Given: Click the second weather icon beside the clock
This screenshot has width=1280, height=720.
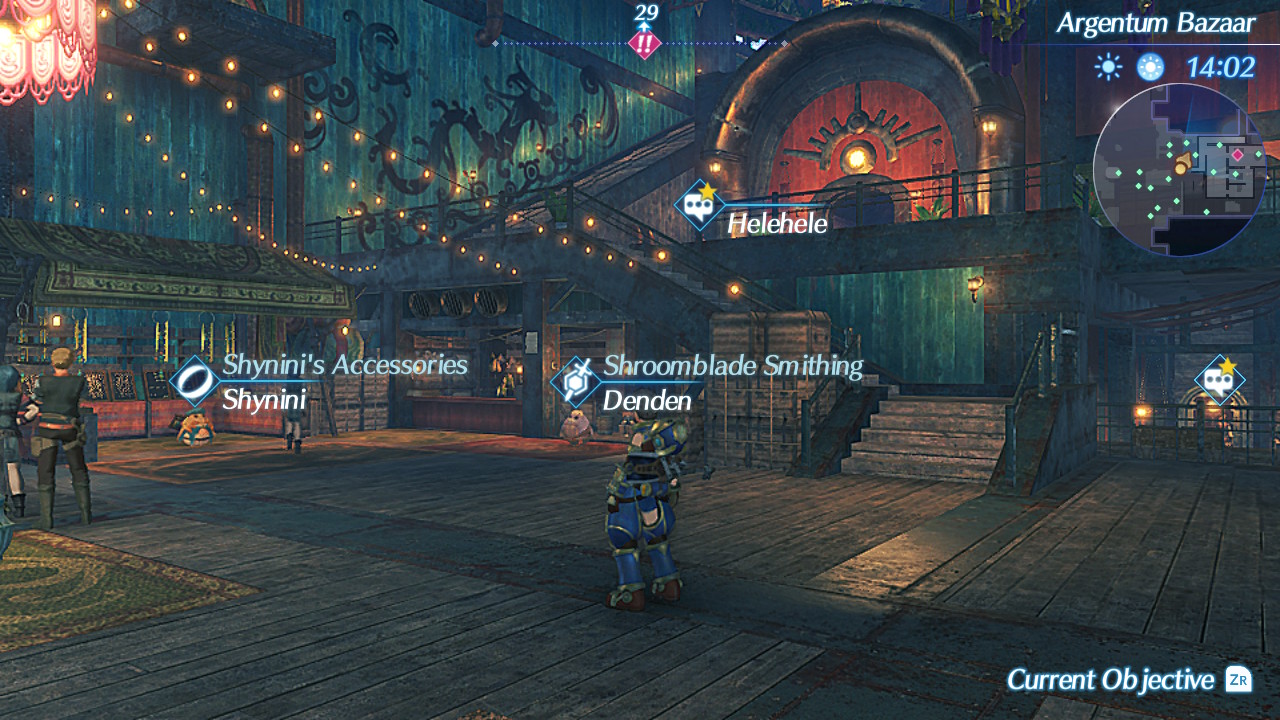Looking at the screenshot, I should coord(1150,66).
